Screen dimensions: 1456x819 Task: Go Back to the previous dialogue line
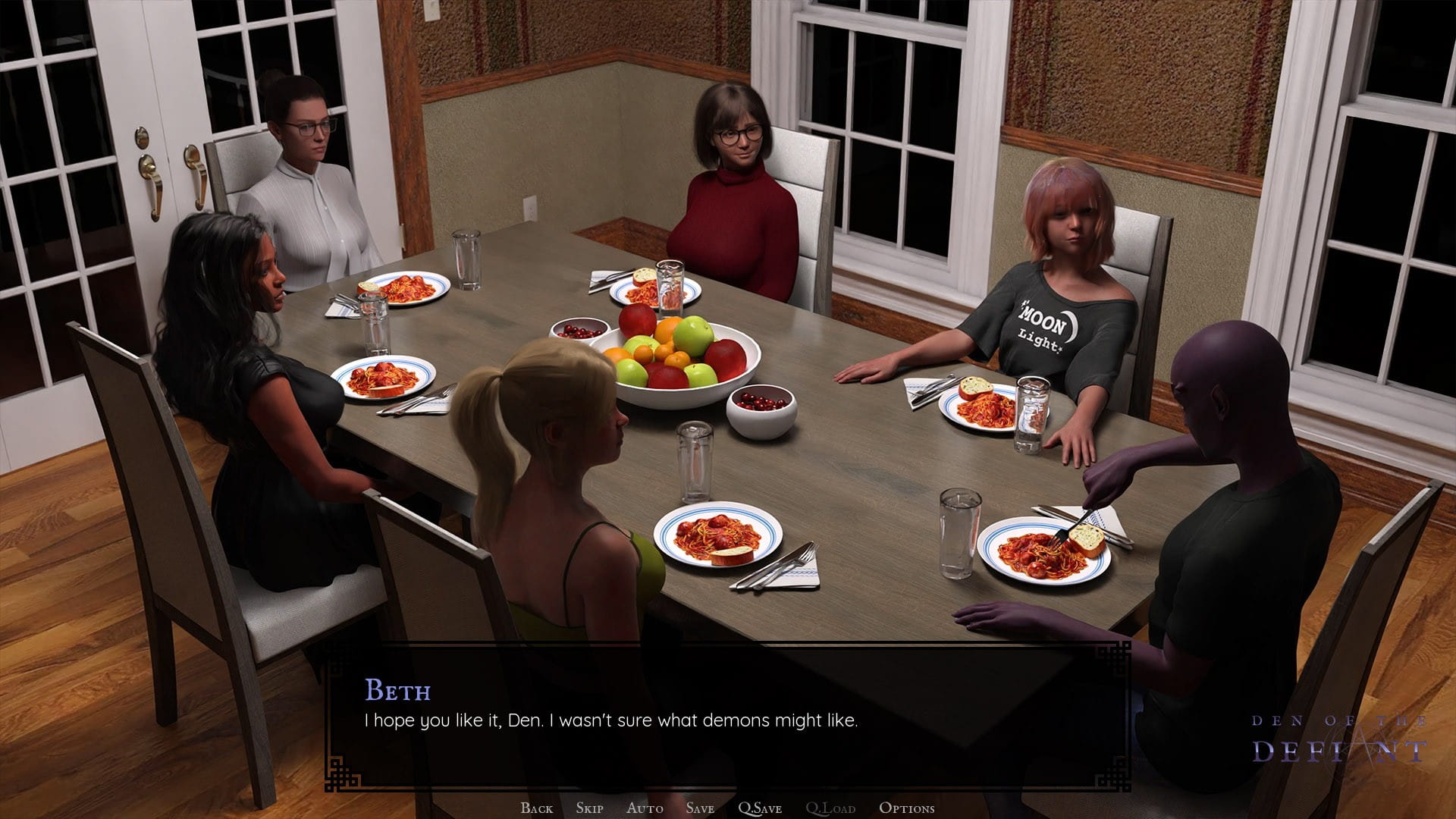click(x=537, y=808)
